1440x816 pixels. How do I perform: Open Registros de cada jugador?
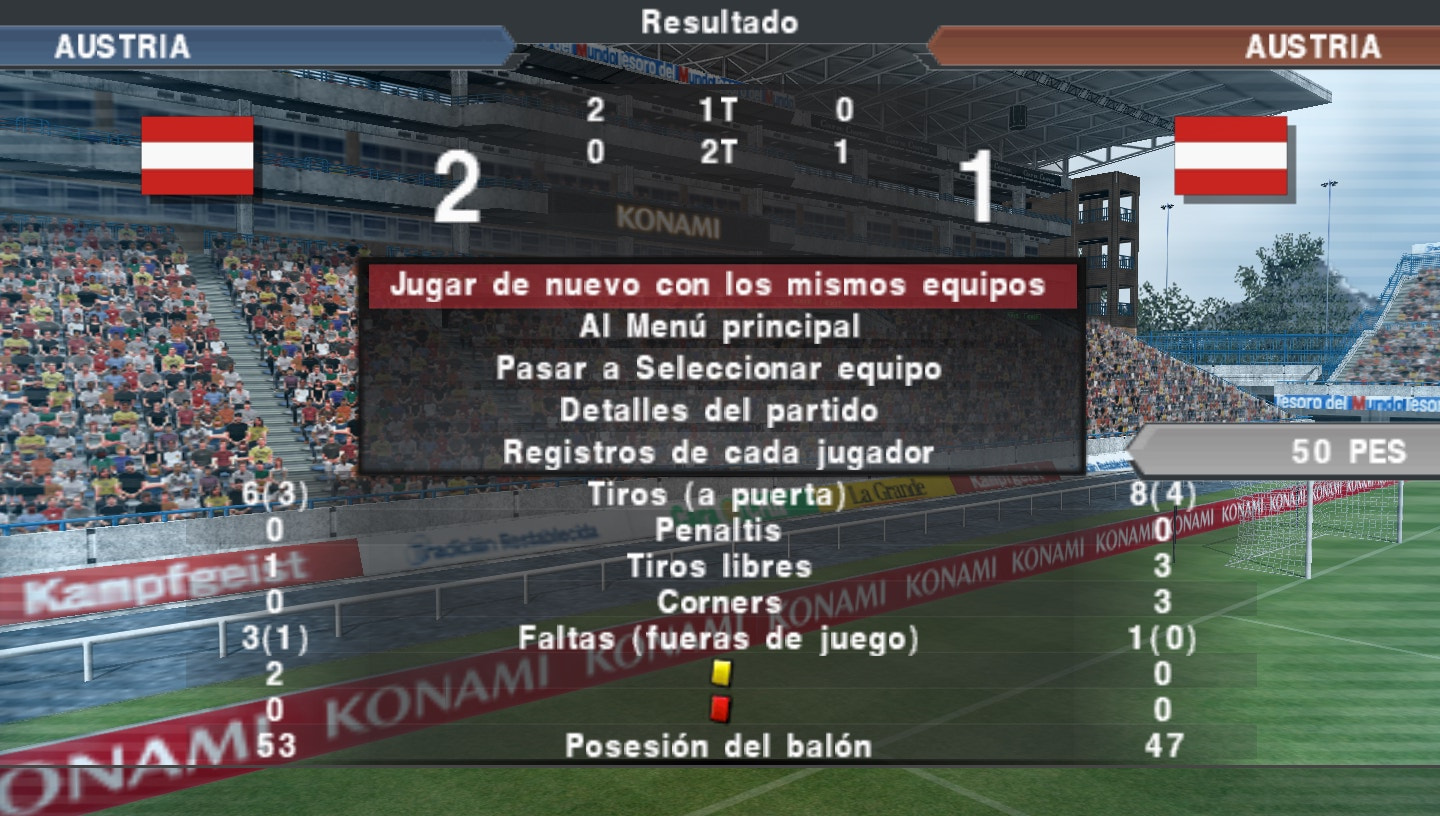click(x=719, y=452)
